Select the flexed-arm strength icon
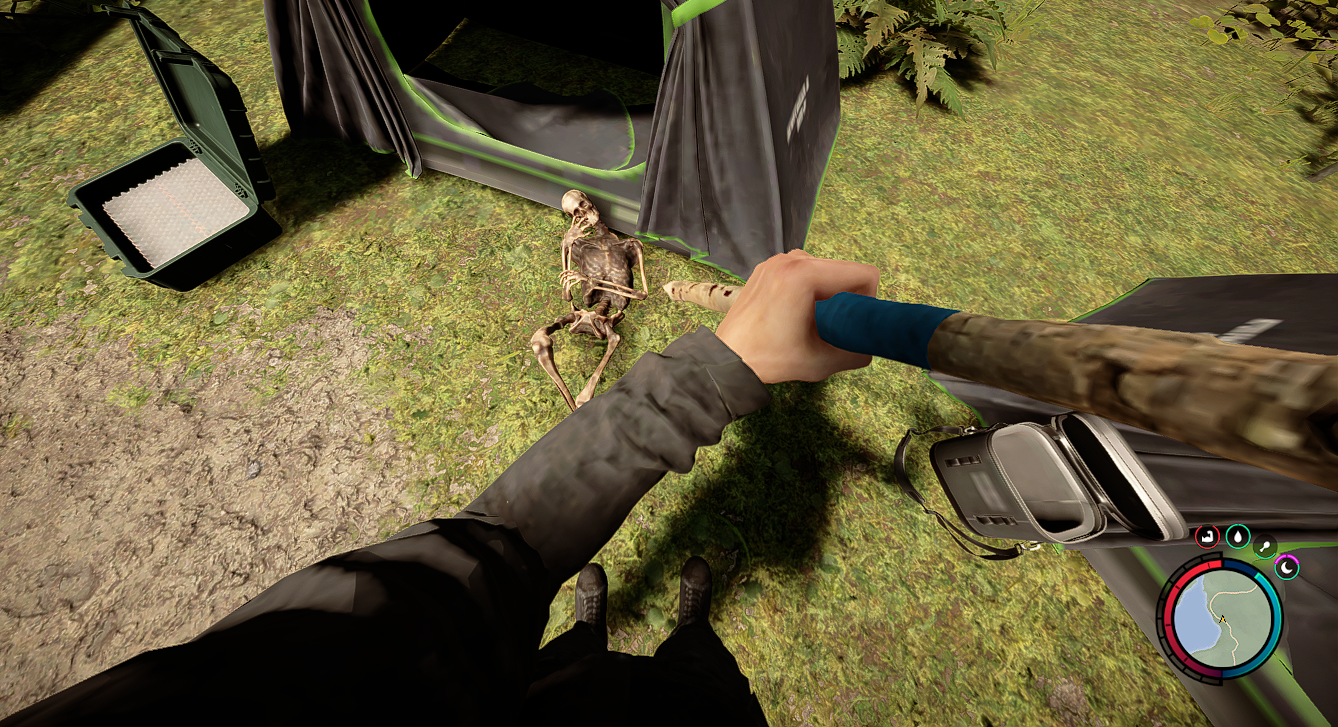1338x727 pixels. click(1207, 537)
